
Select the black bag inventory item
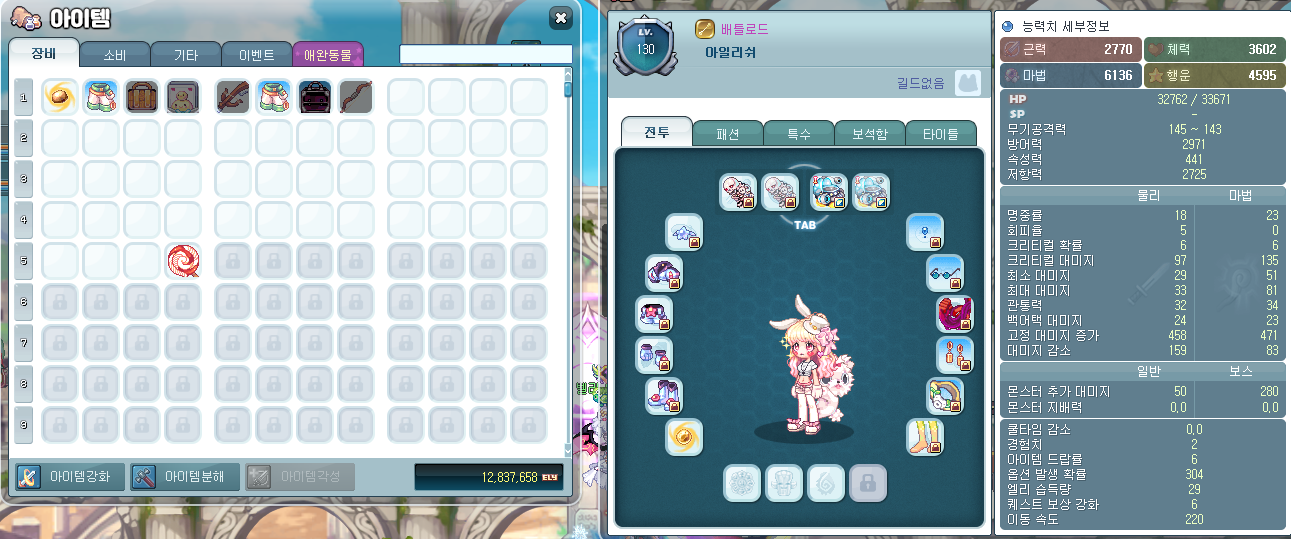pyautogui.click(x=315, y=97)
